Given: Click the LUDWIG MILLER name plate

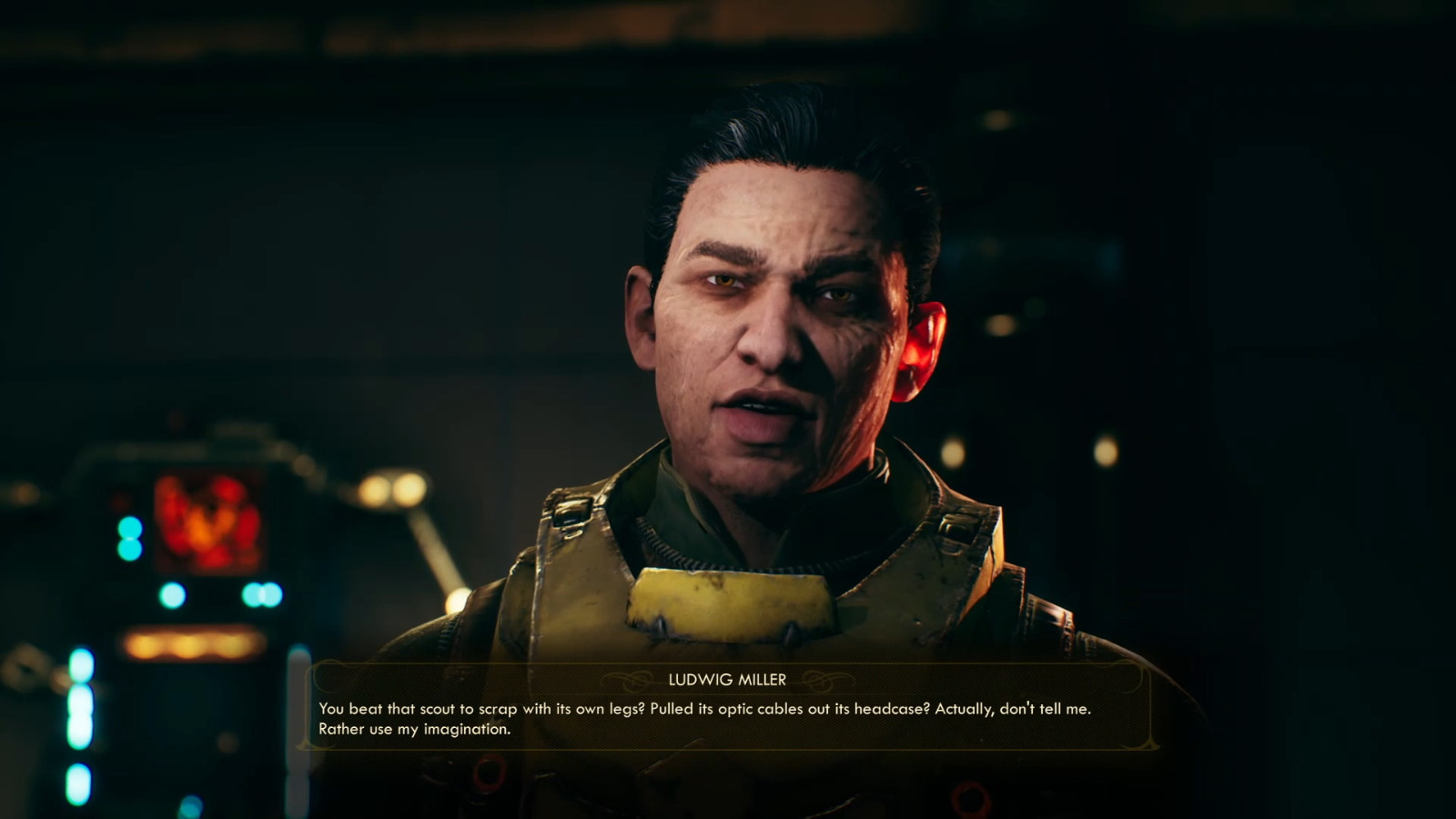Looking at the screenshot, I should pos(728,678).
